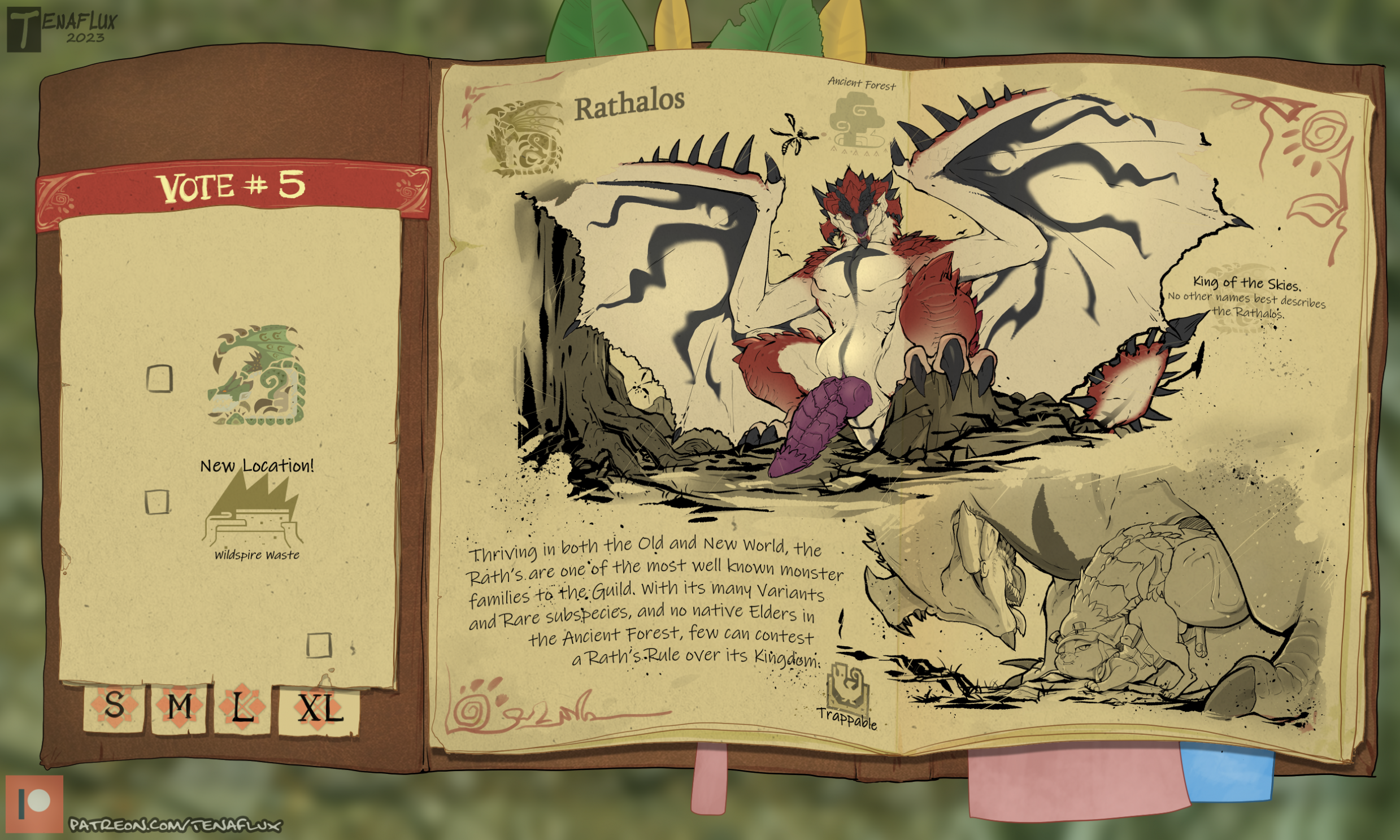
Task: Click the Patreon logo button
Action: (34, 804)
